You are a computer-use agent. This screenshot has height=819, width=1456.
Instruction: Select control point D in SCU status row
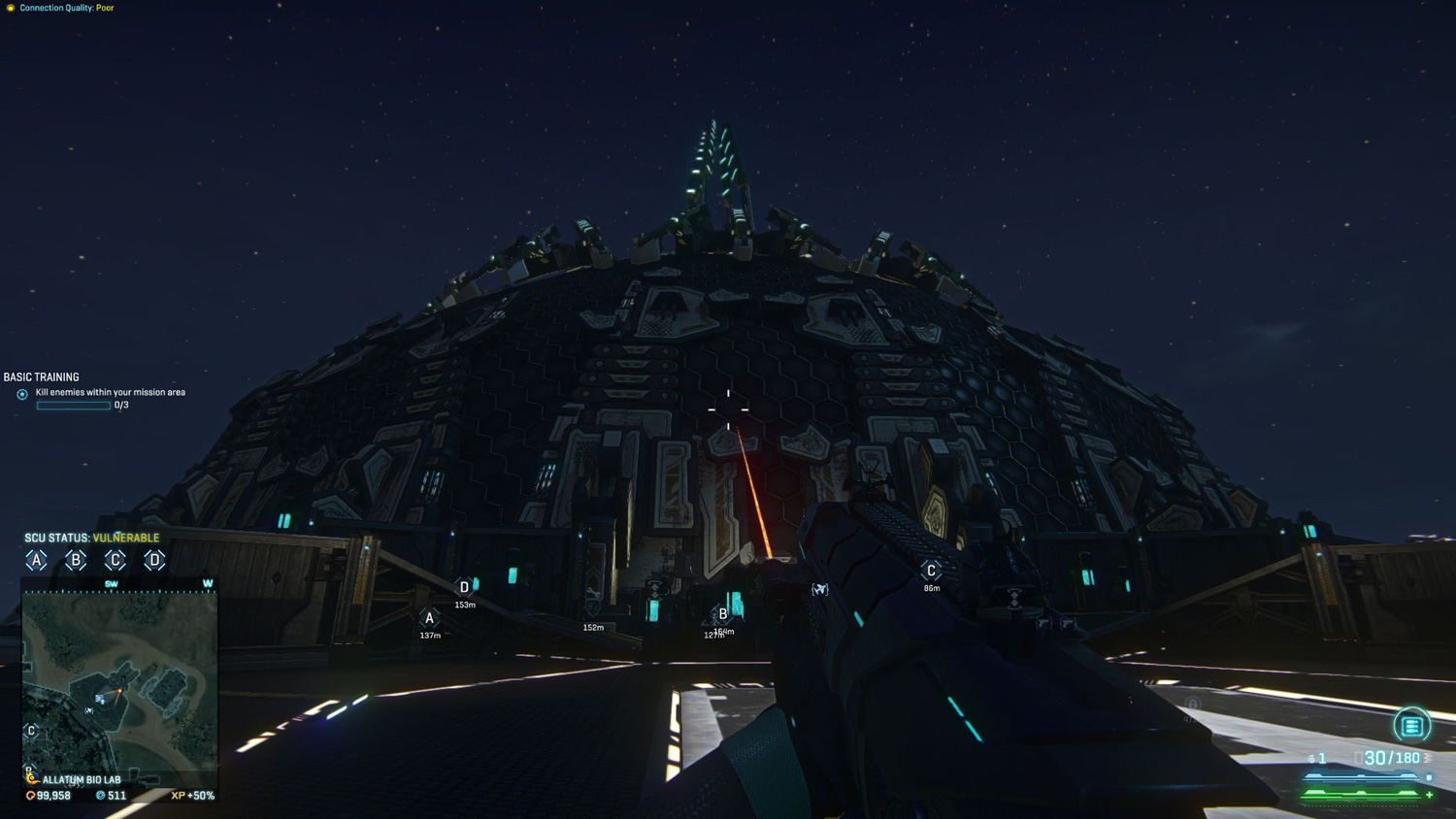pyautogui.click(x=154, y=560)
